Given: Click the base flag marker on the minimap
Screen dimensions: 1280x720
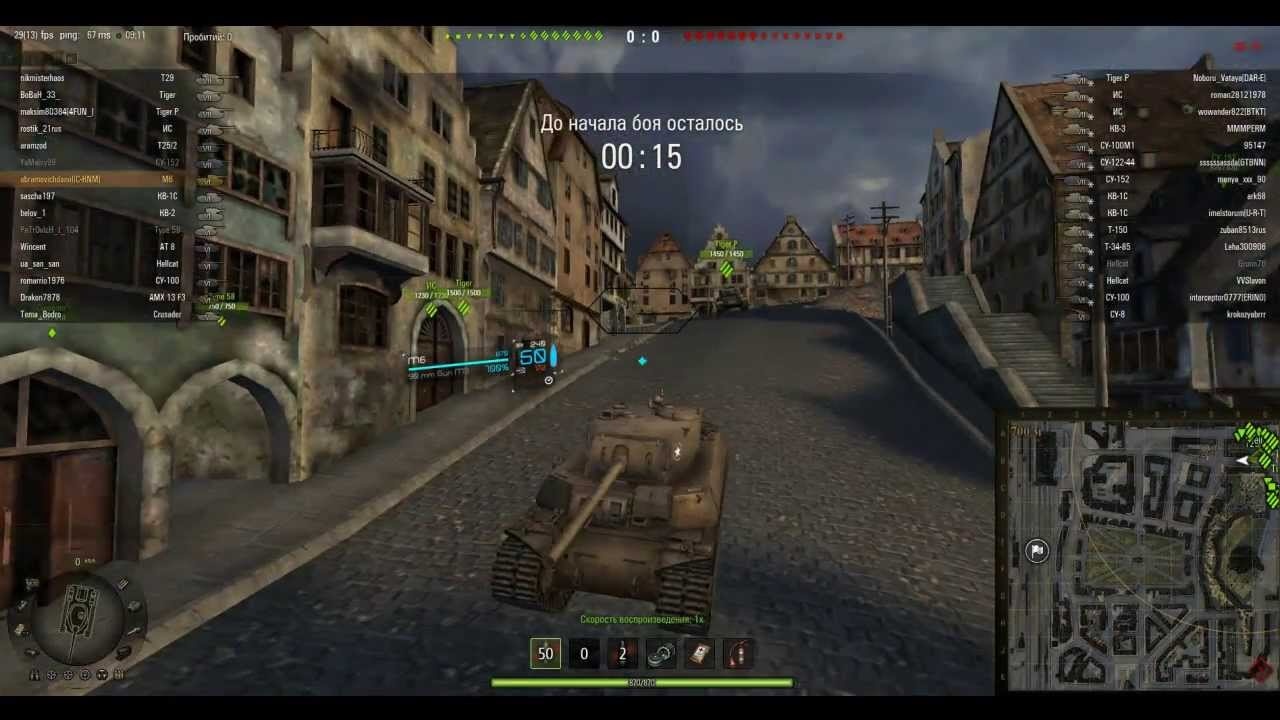Looking at the screenshot, I should [x=1037, y=551].
